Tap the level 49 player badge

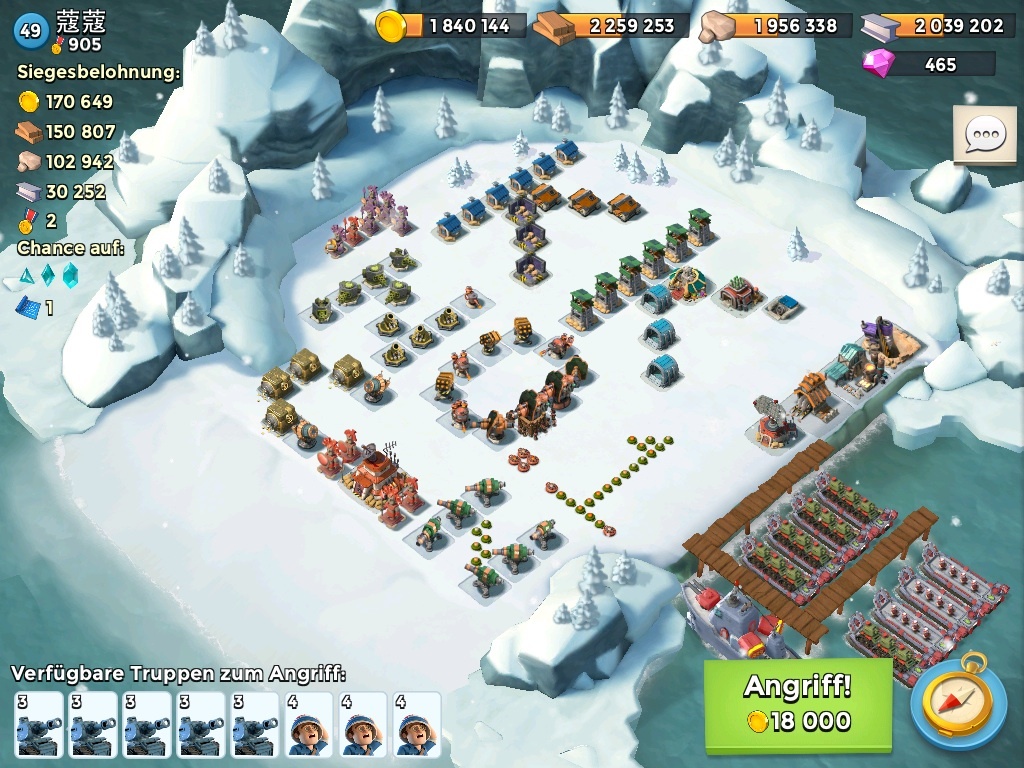pos(30,31)
